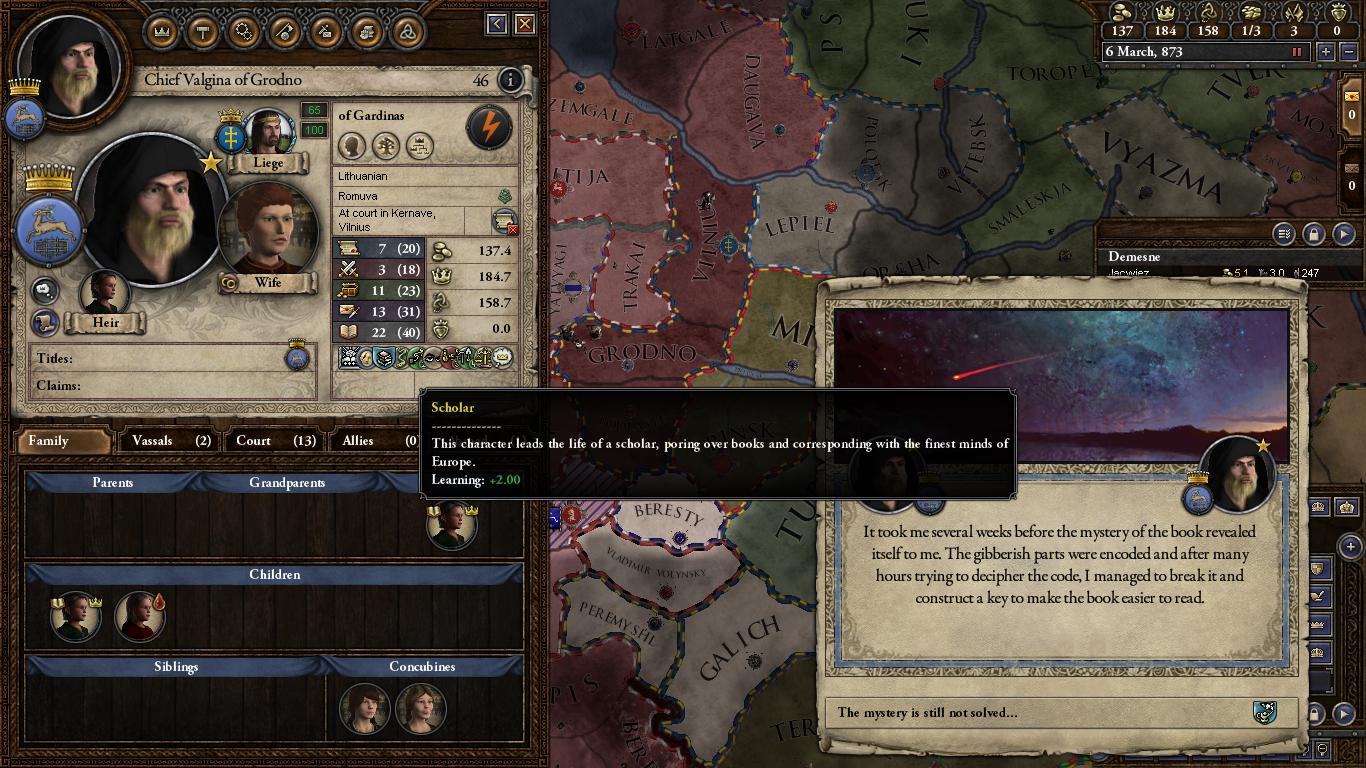Open the Laws menu with hammer icon
1366x768 pixels.
coord(202,31)
